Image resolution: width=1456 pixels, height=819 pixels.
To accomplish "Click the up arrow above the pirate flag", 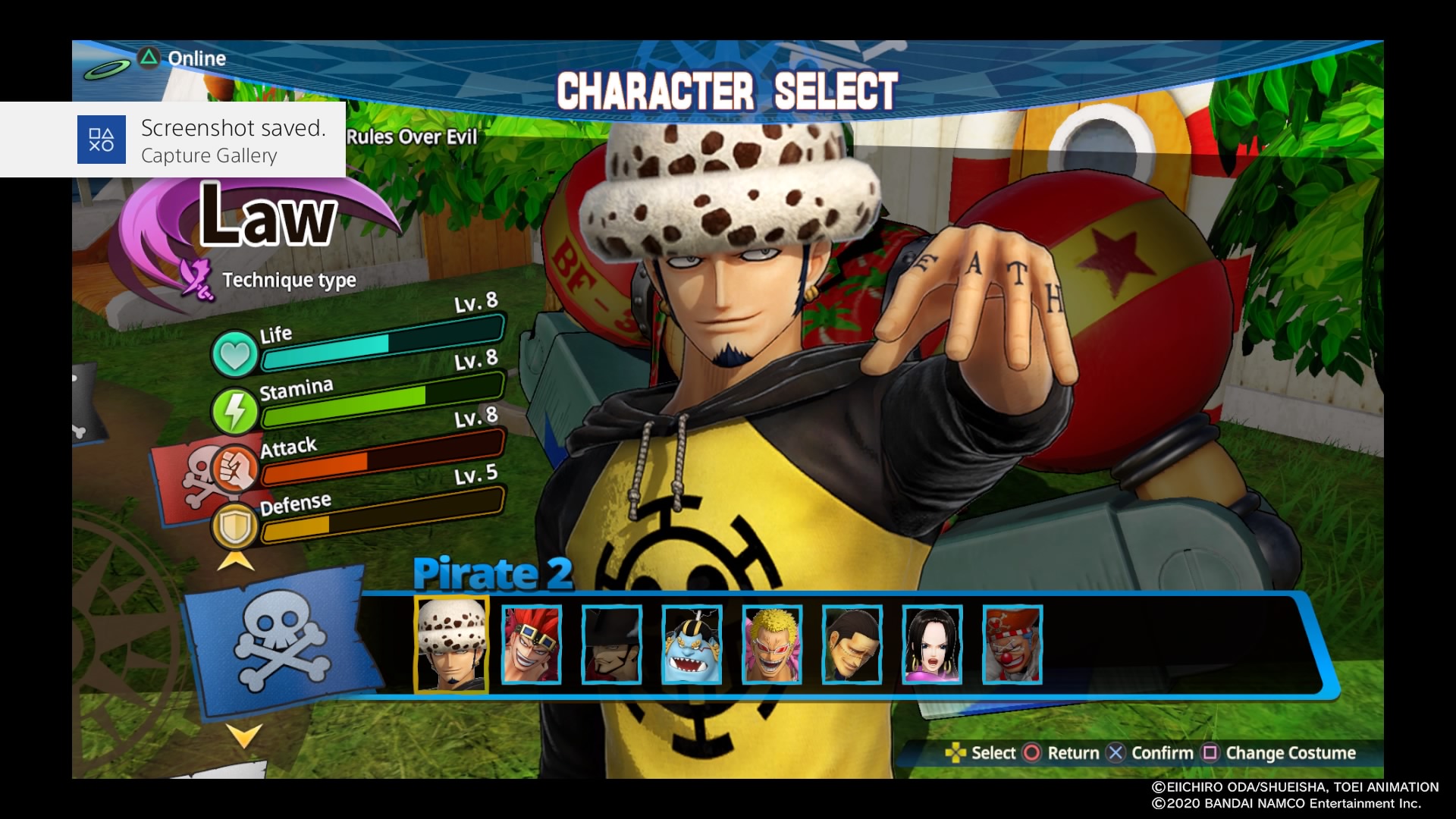I will pyautogui.click(x=236, y=562).
